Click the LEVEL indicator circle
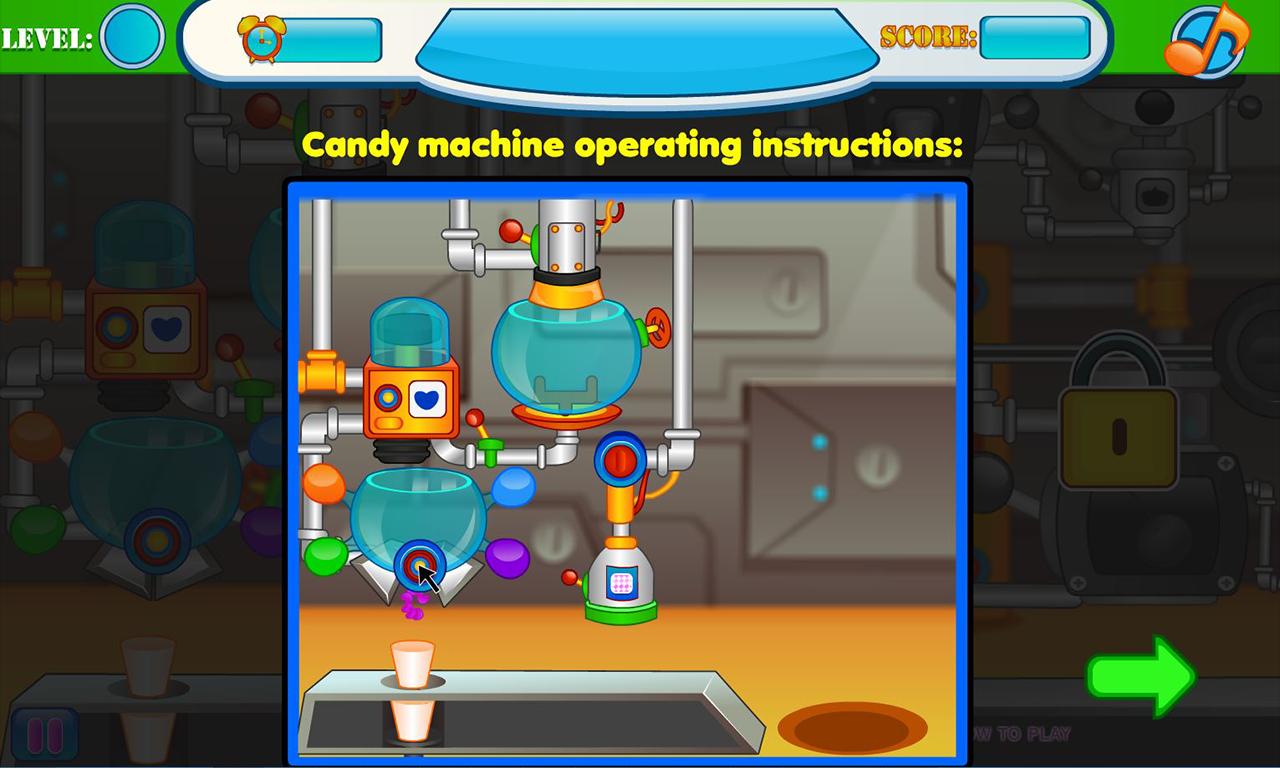This screenshot has height=768, width=1280. click(131, 36)
